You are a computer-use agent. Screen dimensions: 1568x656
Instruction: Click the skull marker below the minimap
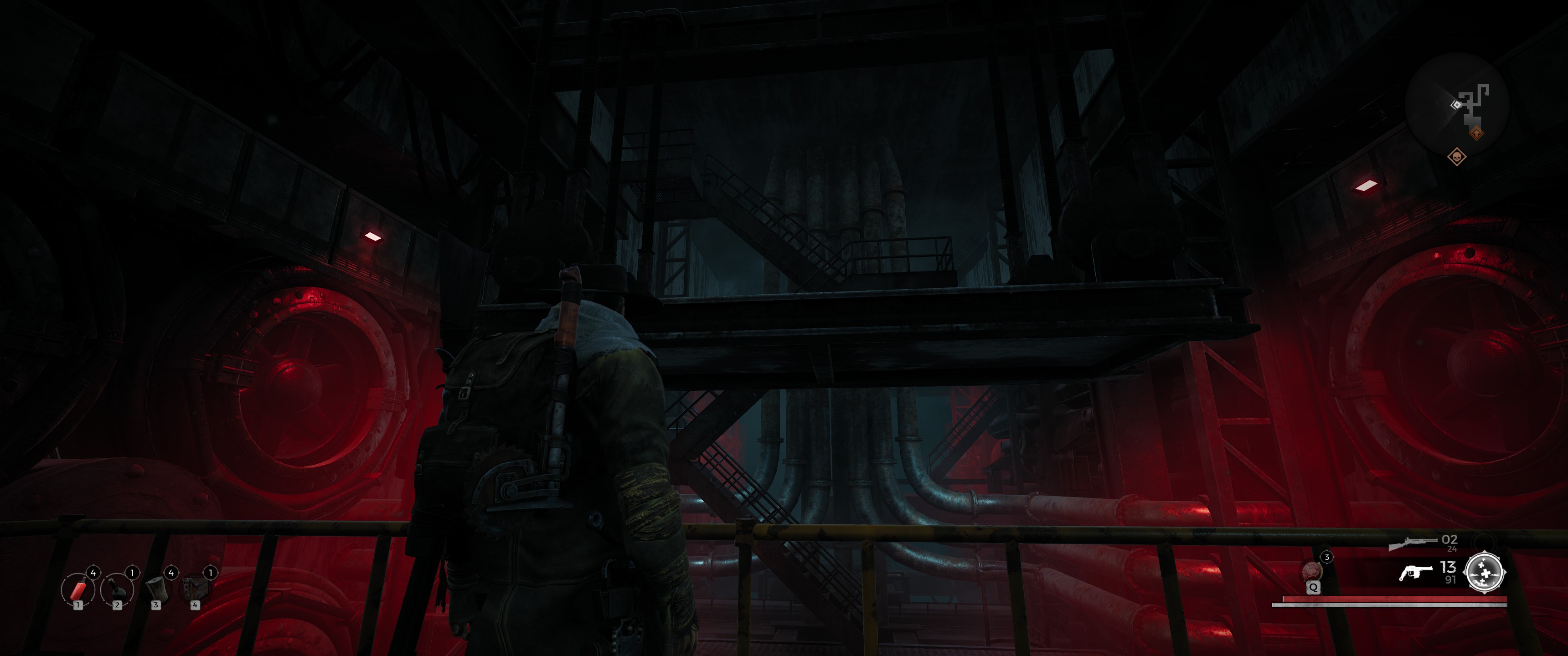[x=1457, y=157]
